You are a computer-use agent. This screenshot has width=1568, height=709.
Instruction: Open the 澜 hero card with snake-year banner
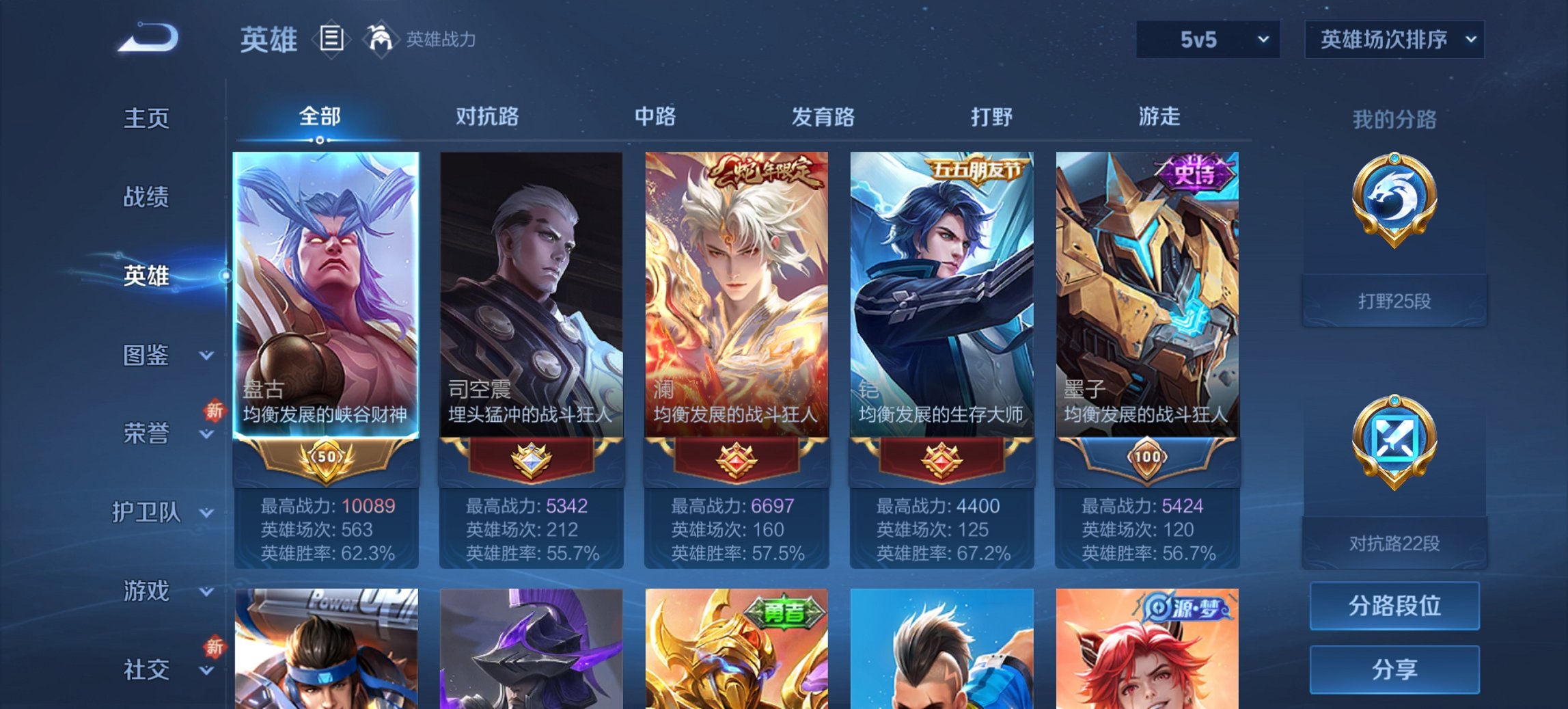tap(737, 294)
